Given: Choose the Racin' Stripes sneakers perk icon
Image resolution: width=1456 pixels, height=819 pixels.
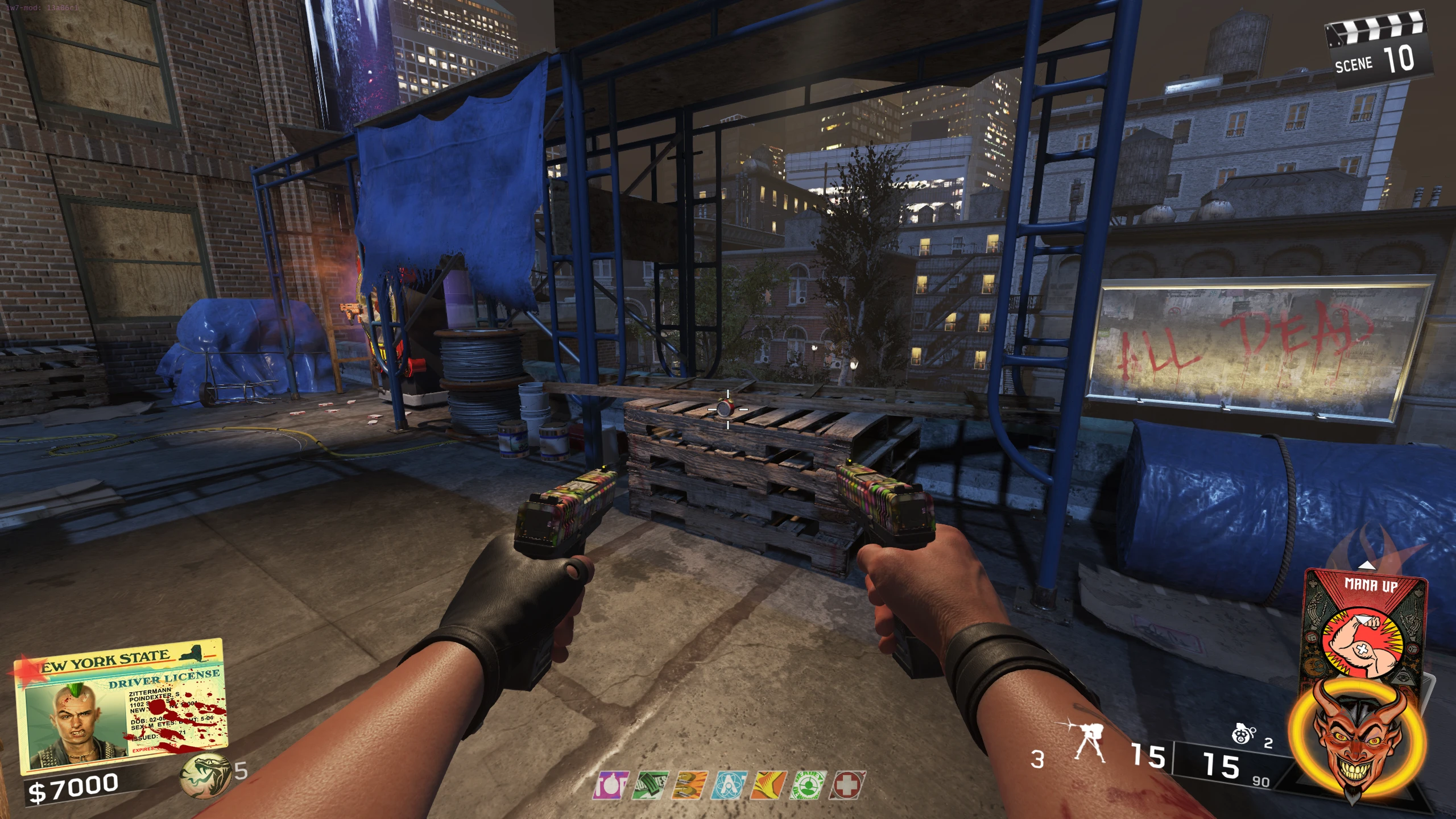Looking at the screenshot, I should pyautogui.click(x=689, y=785).
